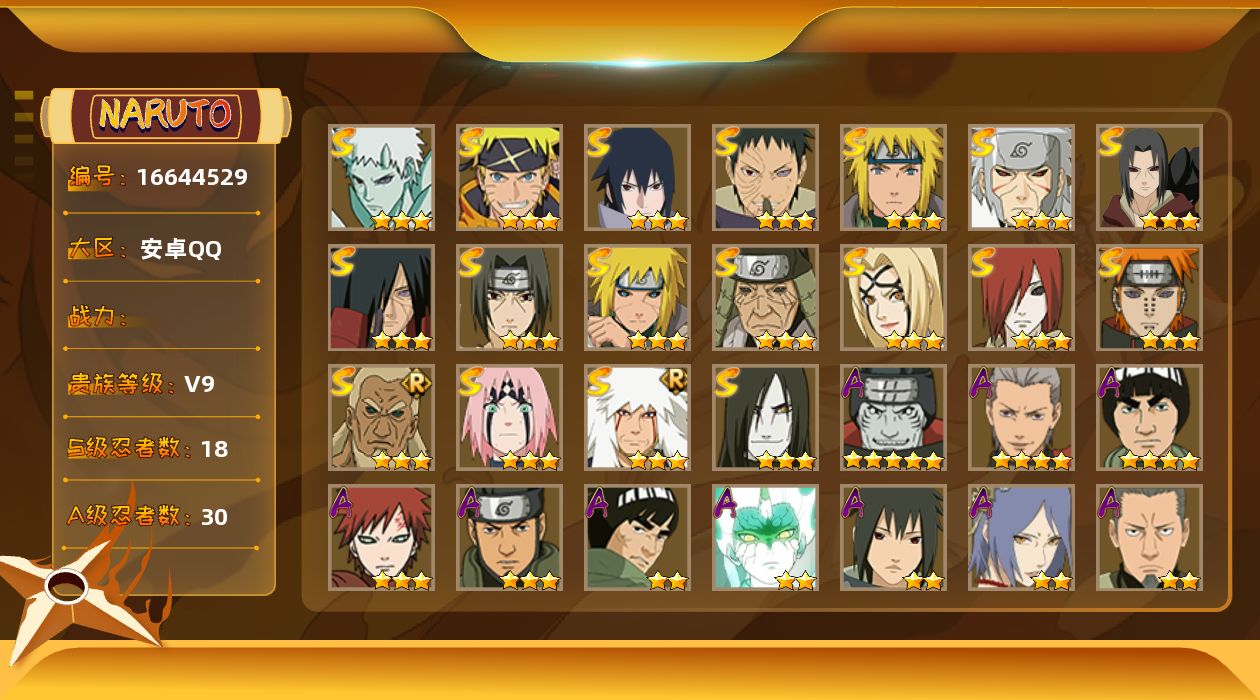The width and height of the screenshot is (1260, 700).
Task: Select Tobirama with the silver face guard
Action: coord(1021,177)
